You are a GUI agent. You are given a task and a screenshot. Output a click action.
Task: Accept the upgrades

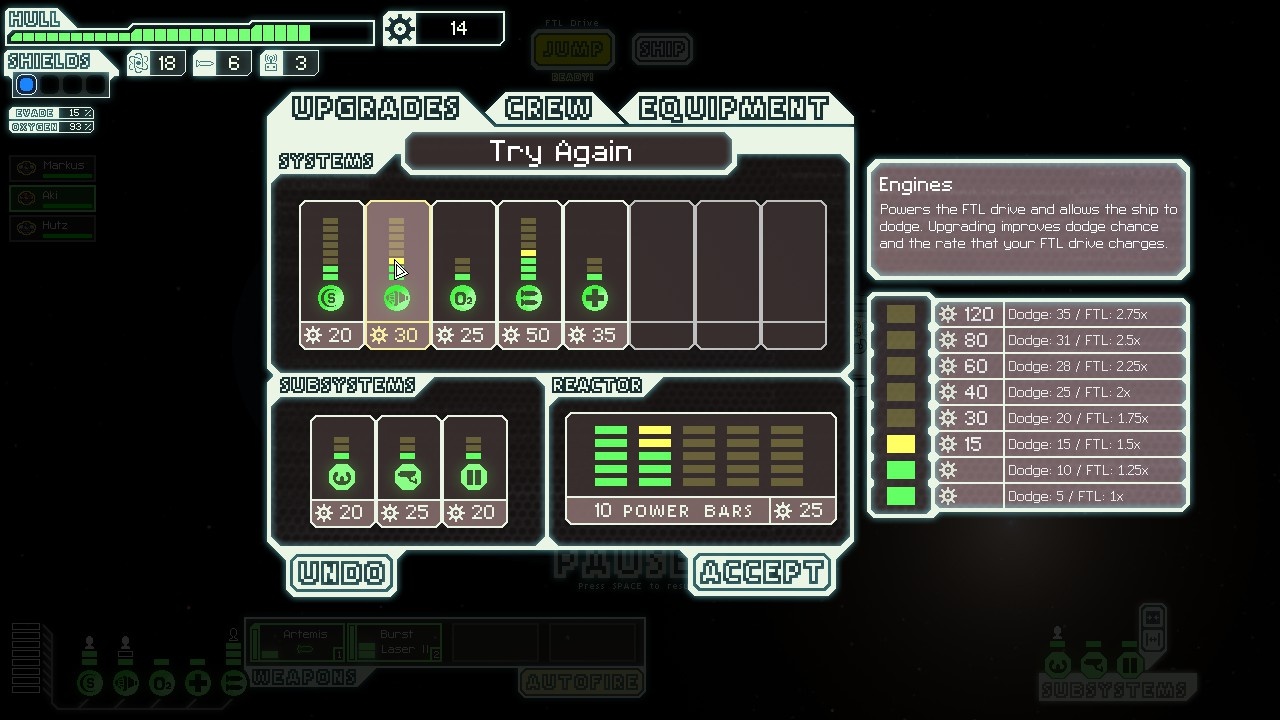tap(762, 573)
